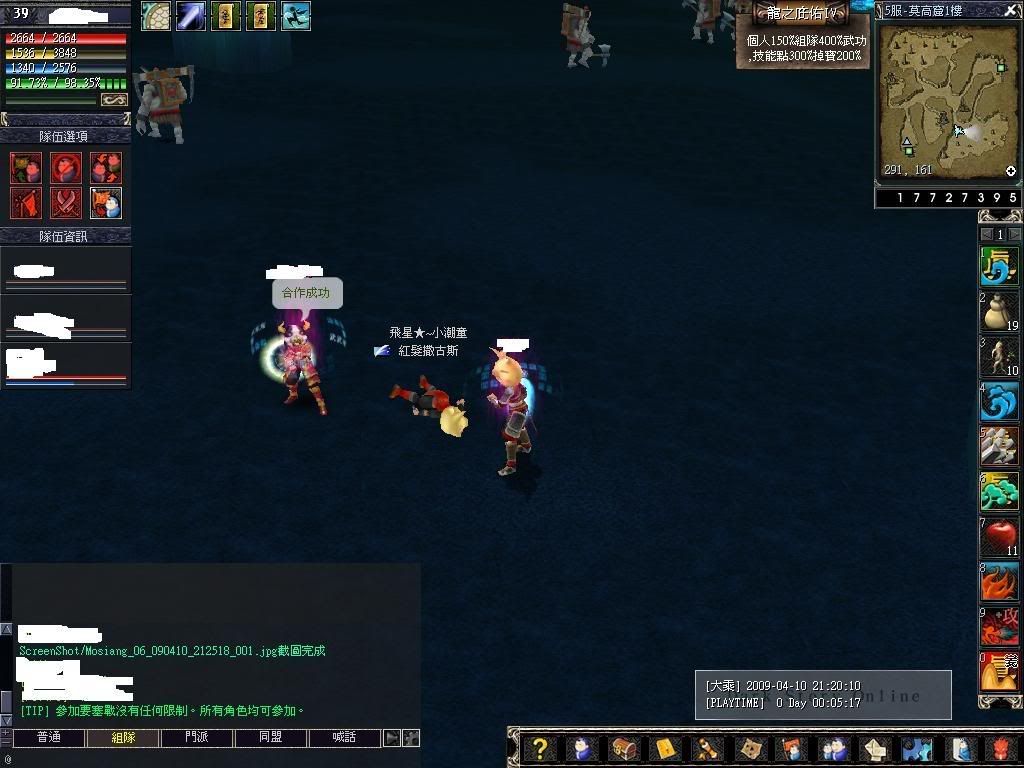
Task: Open the yellow question mark help button
Action: [x=539, y=749]
